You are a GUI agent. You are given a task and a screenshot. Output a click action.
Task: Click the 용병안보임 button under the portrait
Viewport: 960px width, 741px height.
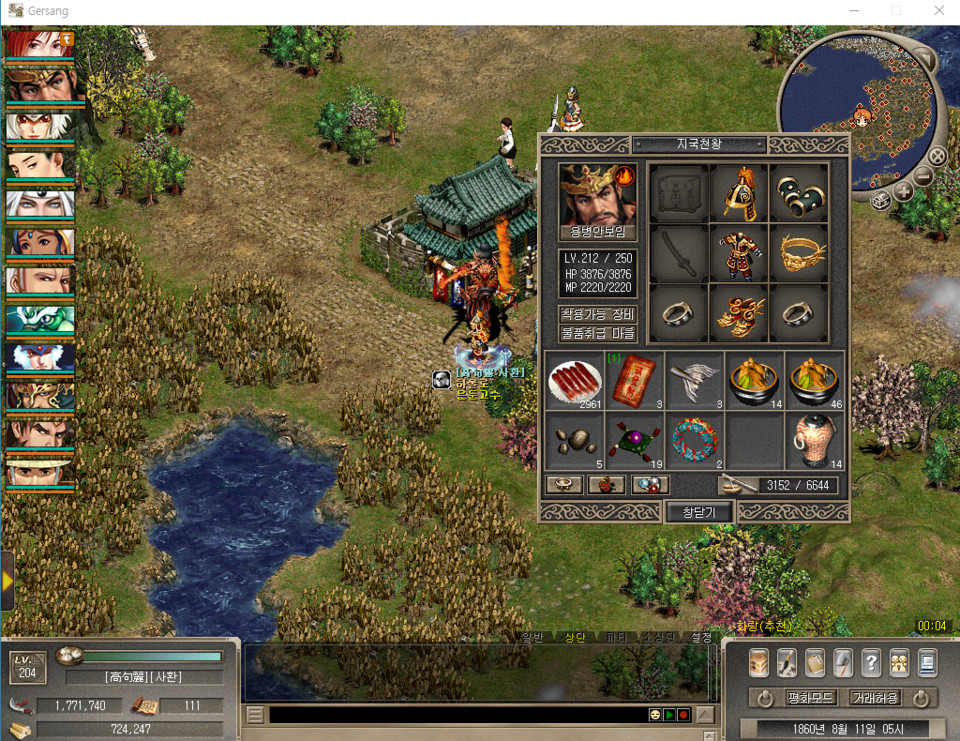(598, 232)
